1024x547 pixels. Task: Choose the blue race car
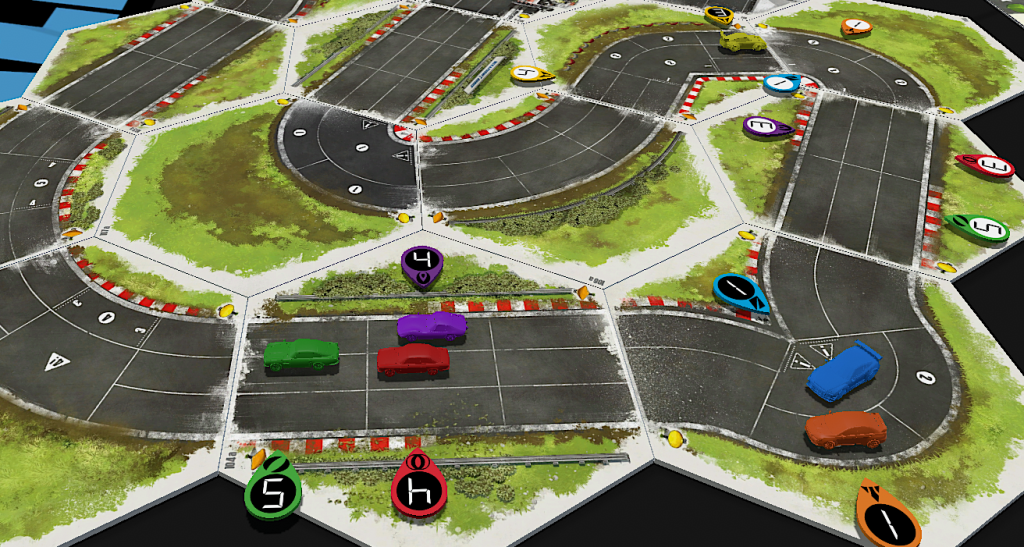844,371
